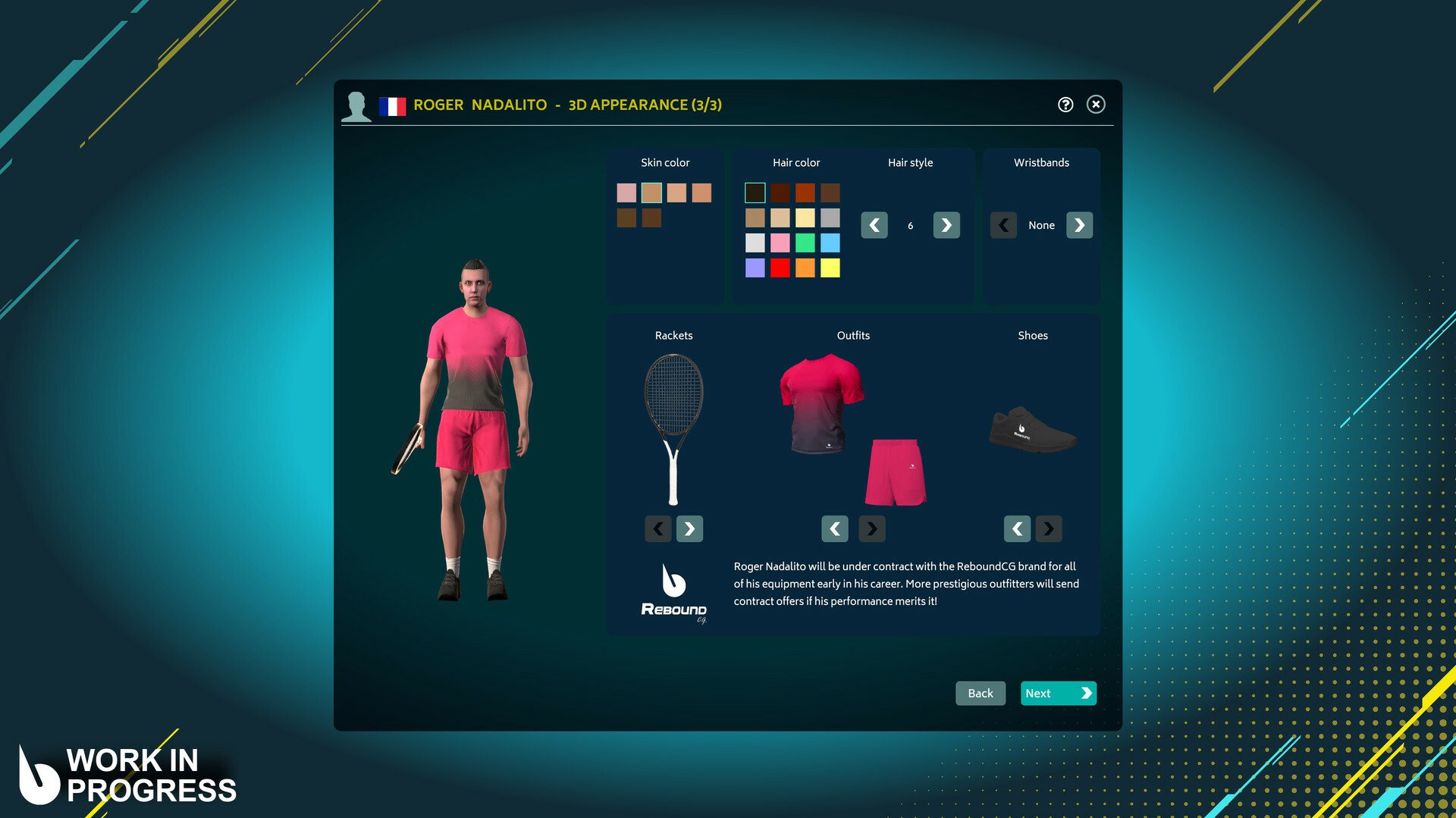Screen dimensions: 1456x818
Task: Go to the previous hair style
Action: click(874, 225)
